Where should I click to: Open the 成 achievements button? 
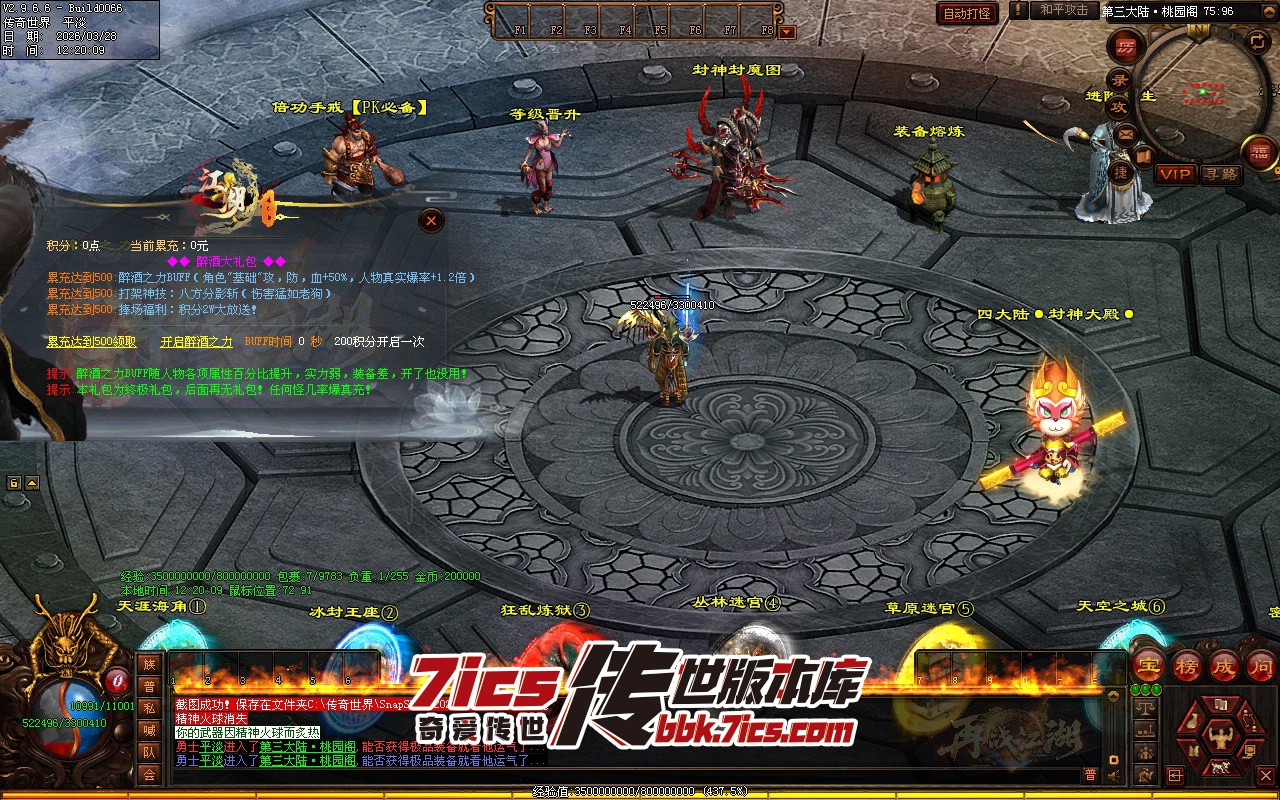1224,666
